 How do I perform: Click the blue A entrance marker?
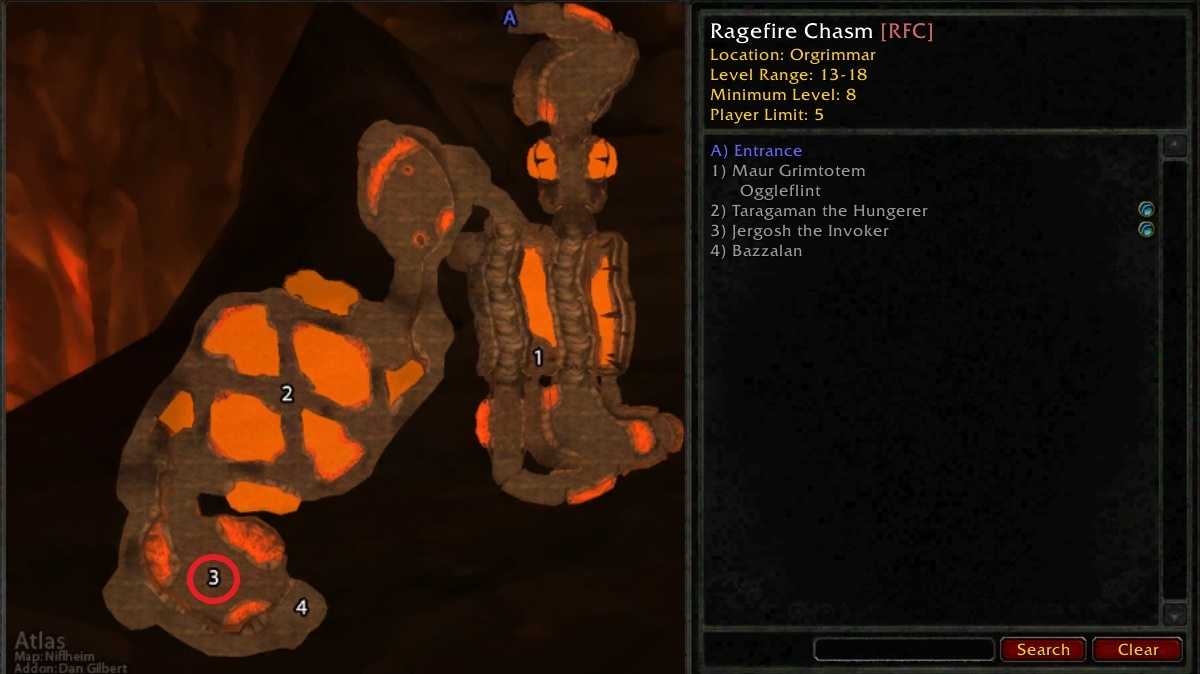pos(510,17)
